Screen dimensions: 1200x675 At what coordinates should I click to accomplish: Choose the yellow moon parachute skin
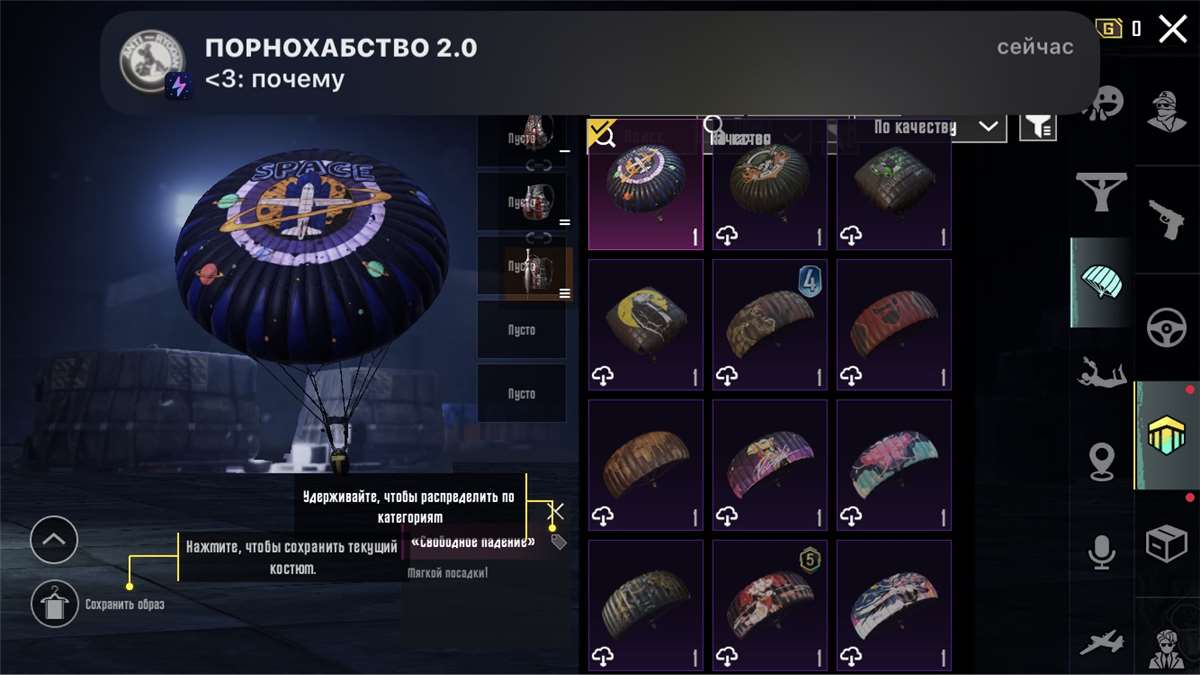tap(646, 324)
